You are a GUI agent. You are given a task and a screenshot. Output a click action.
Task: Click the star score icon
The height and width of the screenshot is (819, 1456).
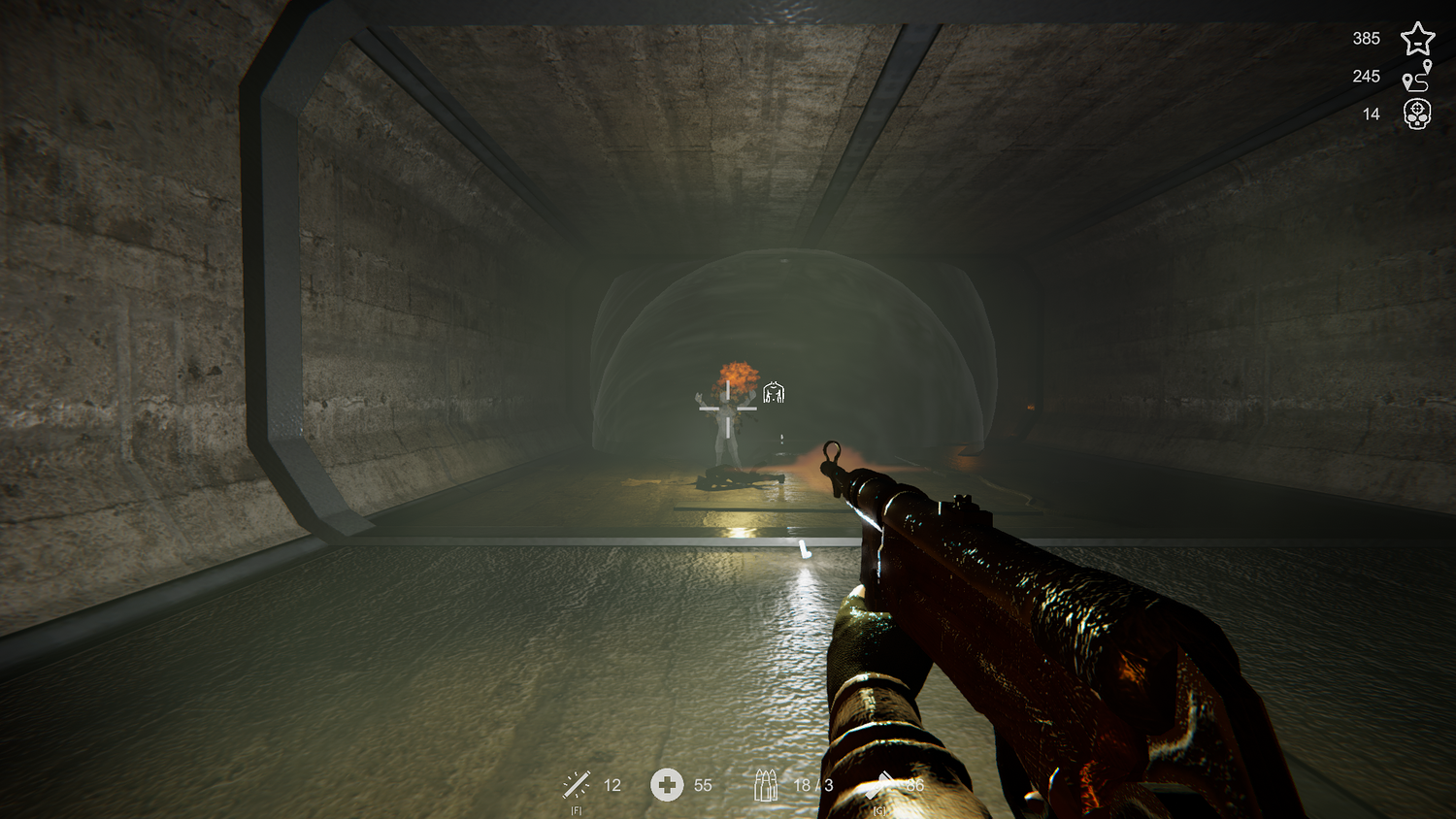click(x=1417, y=39)
